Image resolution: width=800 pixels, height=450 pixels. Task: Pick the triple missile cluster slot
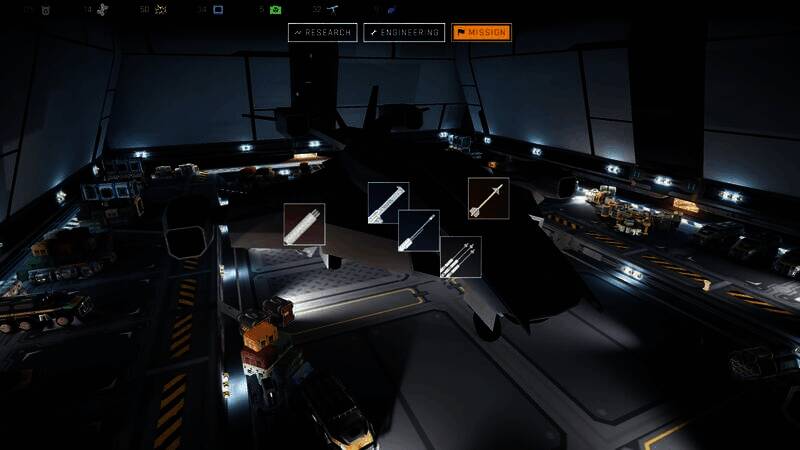click(x=460, y=257)
